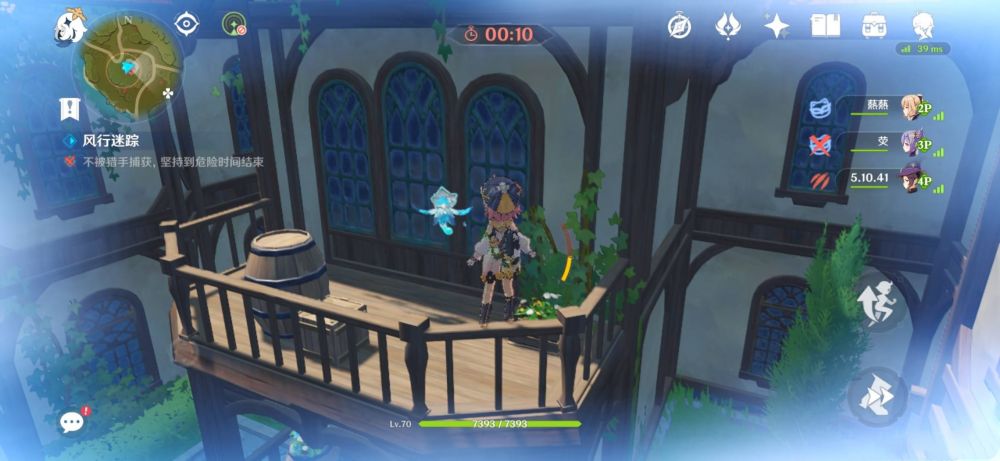Open the character head profile icon
This screenshot has height=461, width=1000.
(923, 24)
